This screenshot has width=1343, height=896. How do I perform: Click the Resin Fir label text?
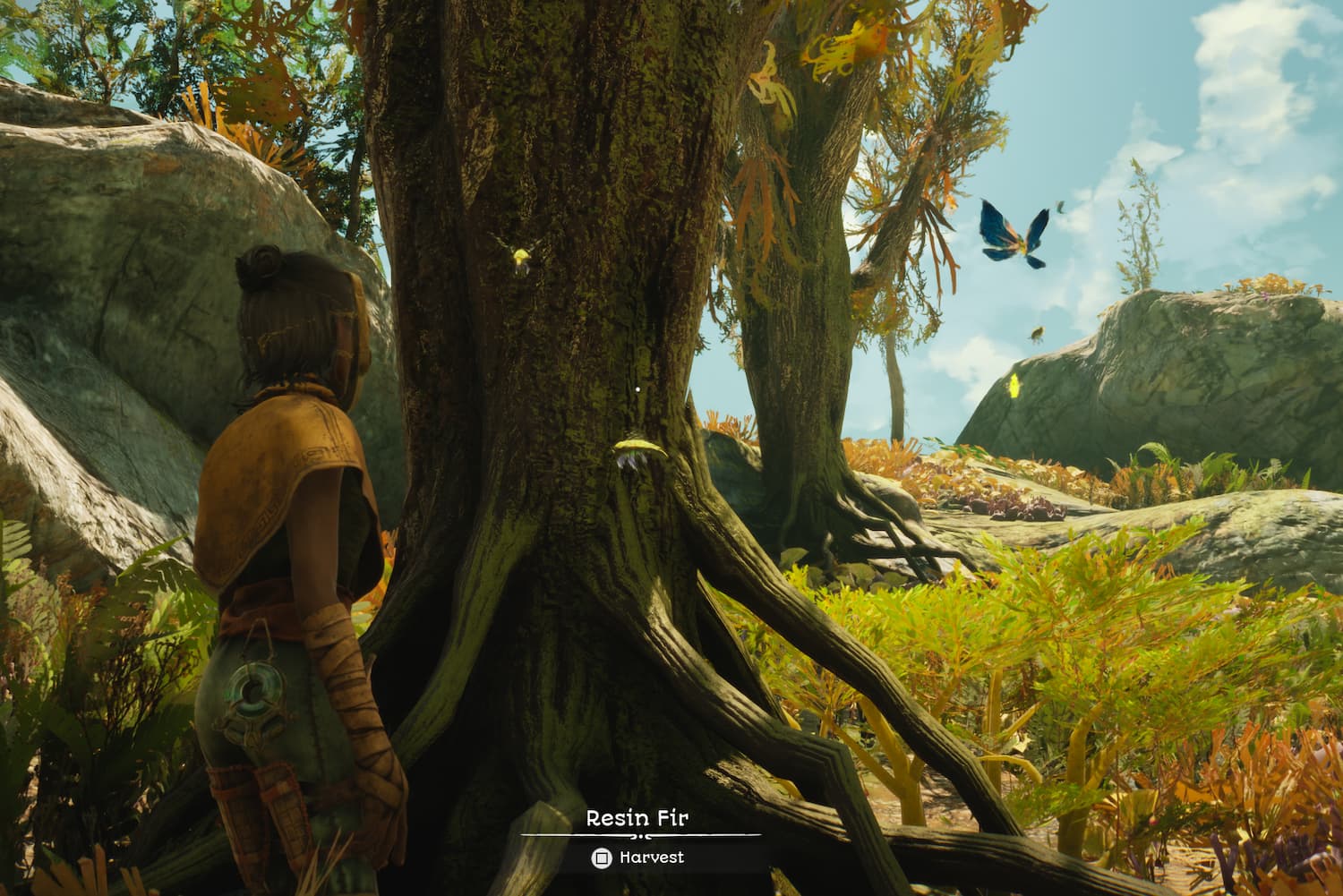[637, 816]
